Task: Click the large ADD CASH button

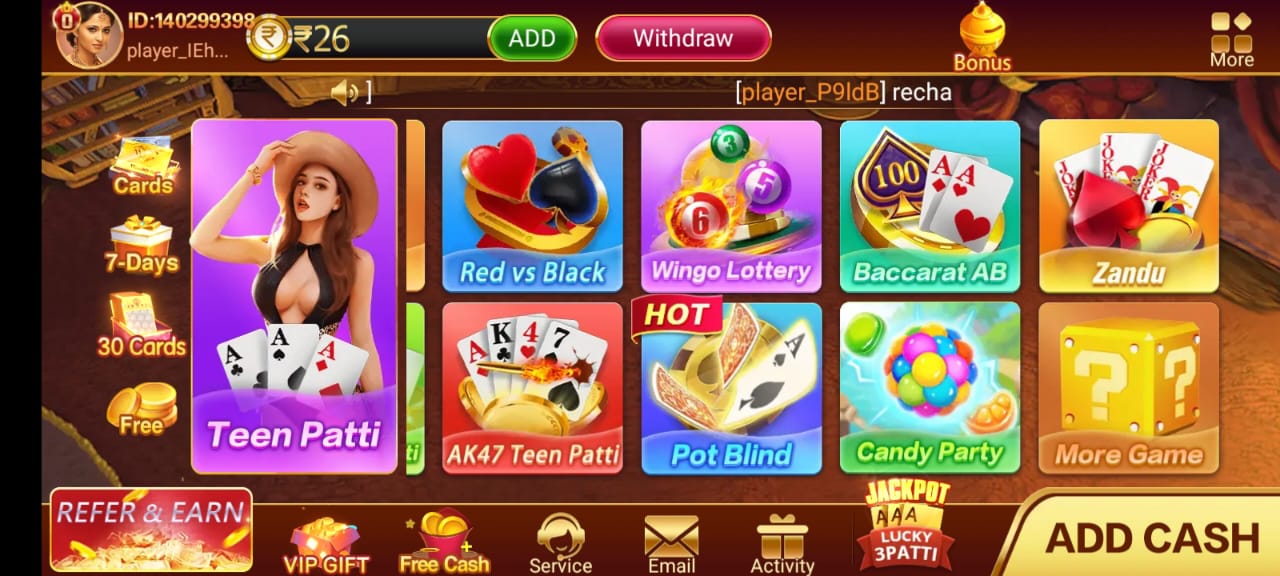Action: pyautogui.click(x=1151, y=538)
